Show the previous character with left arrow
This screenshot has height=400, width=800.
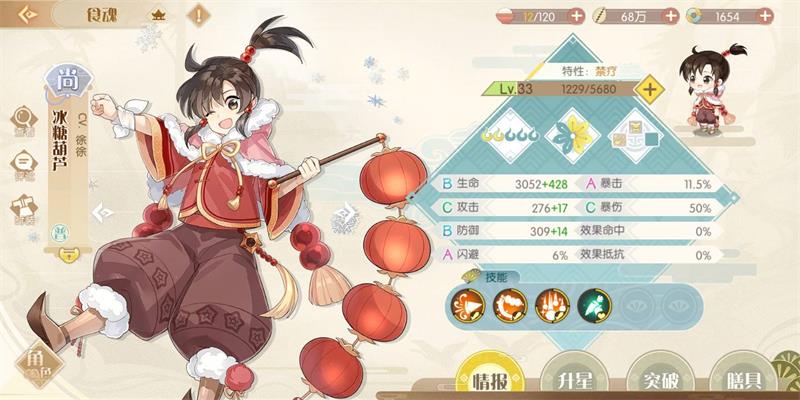click(100, 213)
